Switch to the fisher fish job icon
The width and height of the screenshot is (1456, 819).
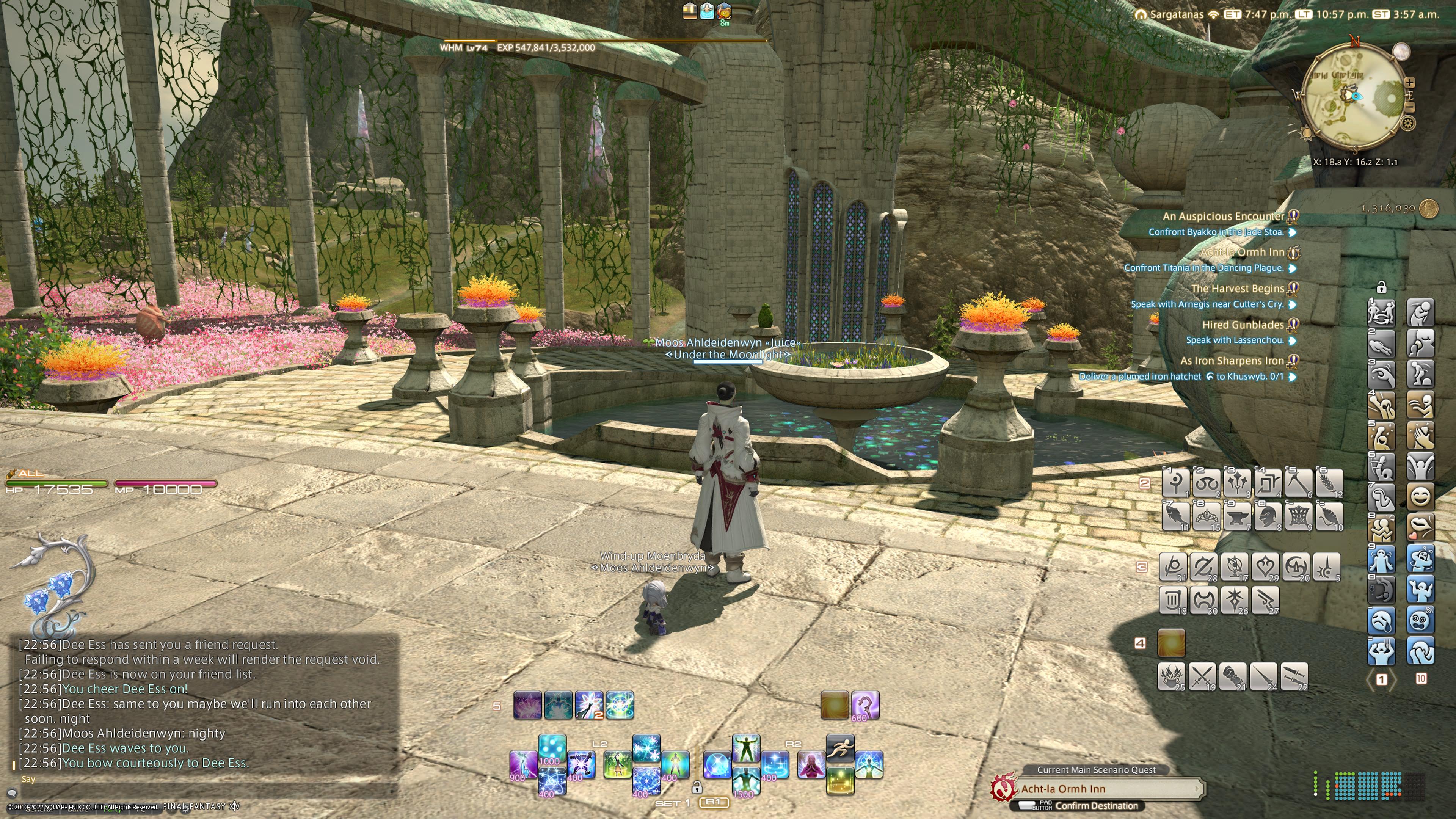[1176, 516]
